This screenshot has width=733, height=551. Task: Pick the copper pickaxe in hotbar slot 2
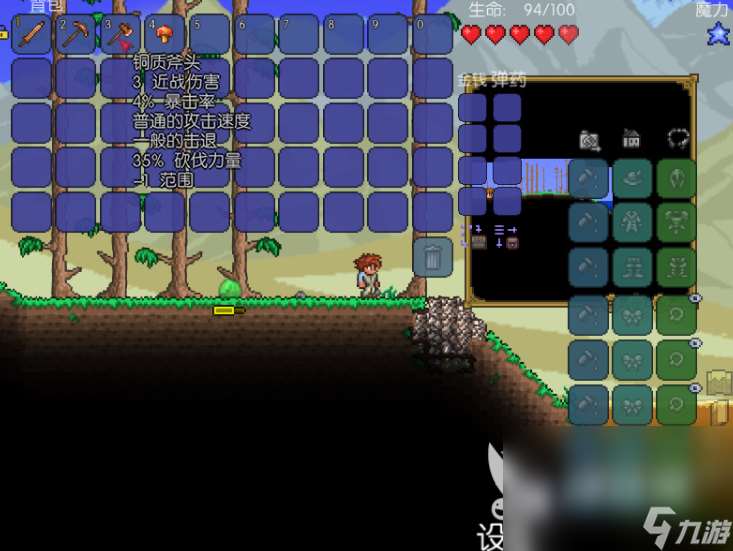tap(75, 34)
